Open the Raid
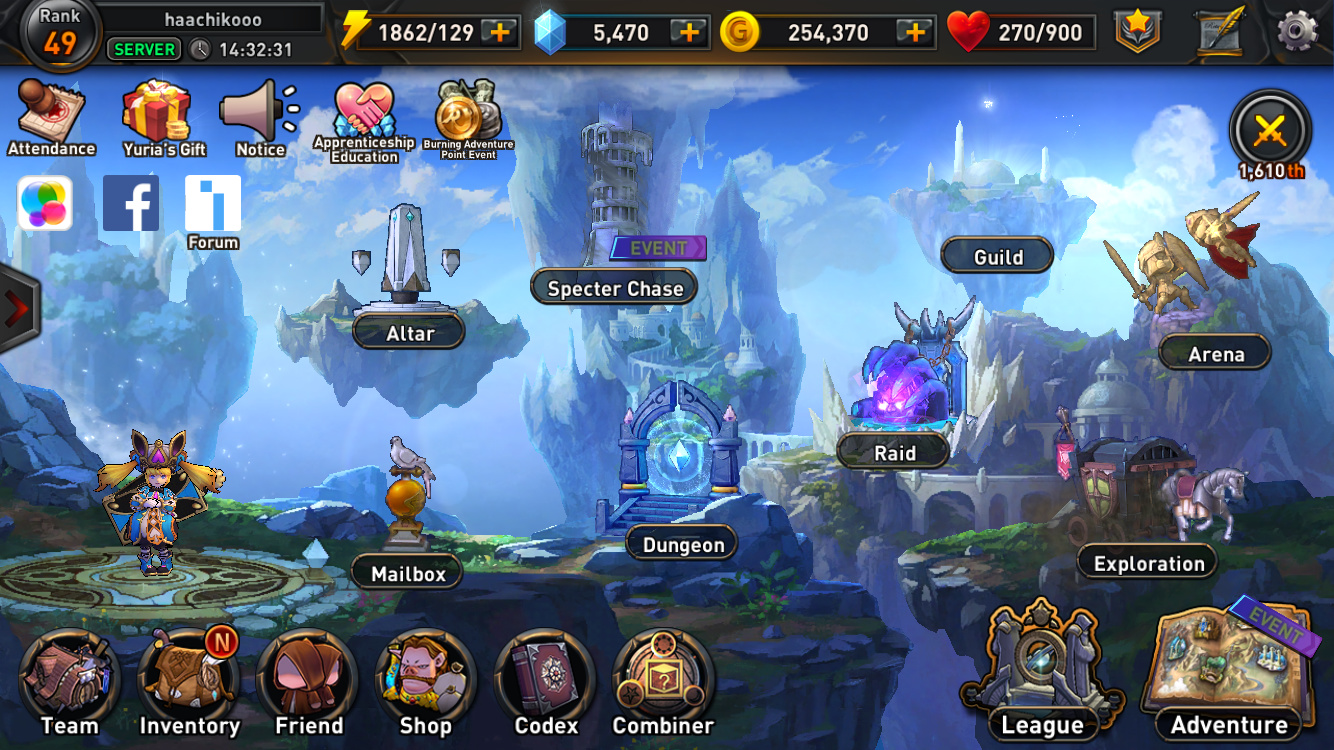This screenshot has height=750, width=1334. tap(894, 452)
